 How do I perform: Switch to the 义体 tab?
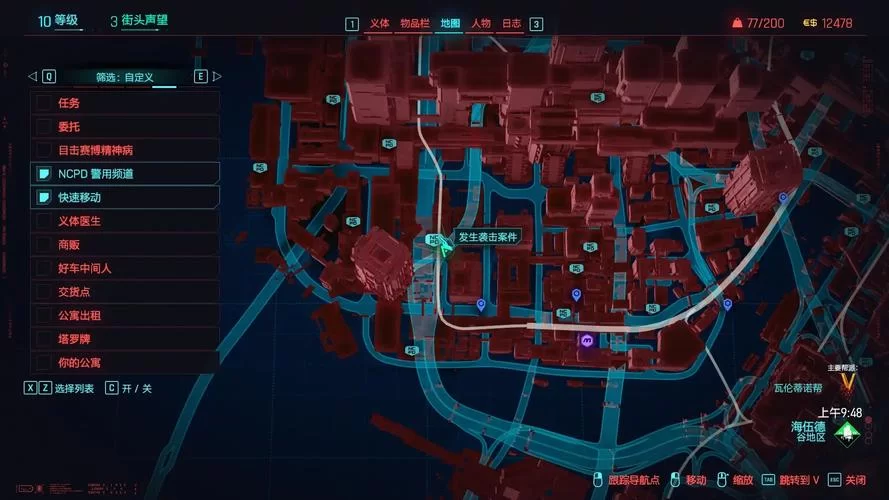379,23
